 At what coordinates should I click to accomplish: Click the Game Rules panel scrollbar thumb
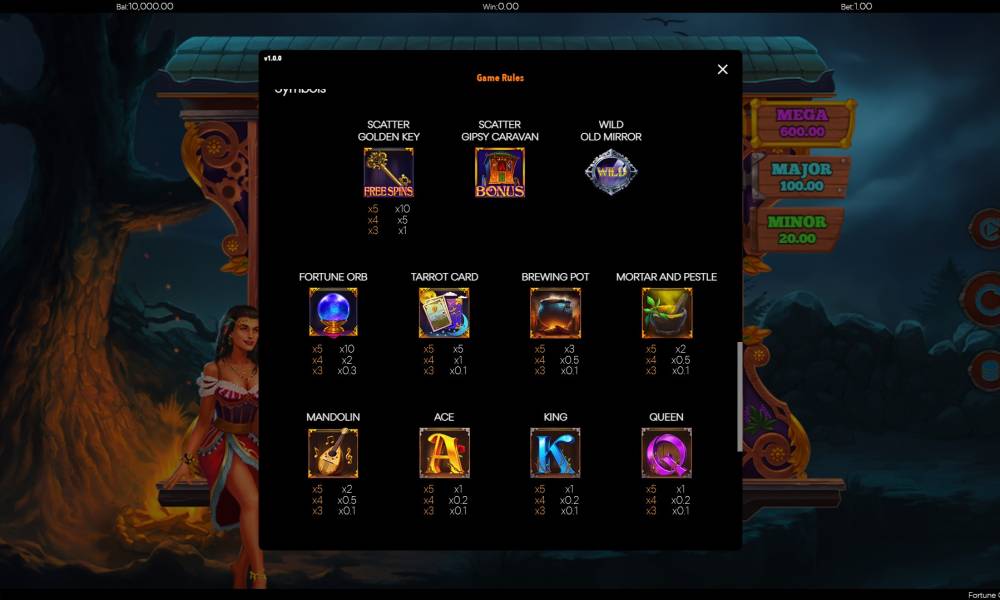click(x=740, y=396)
